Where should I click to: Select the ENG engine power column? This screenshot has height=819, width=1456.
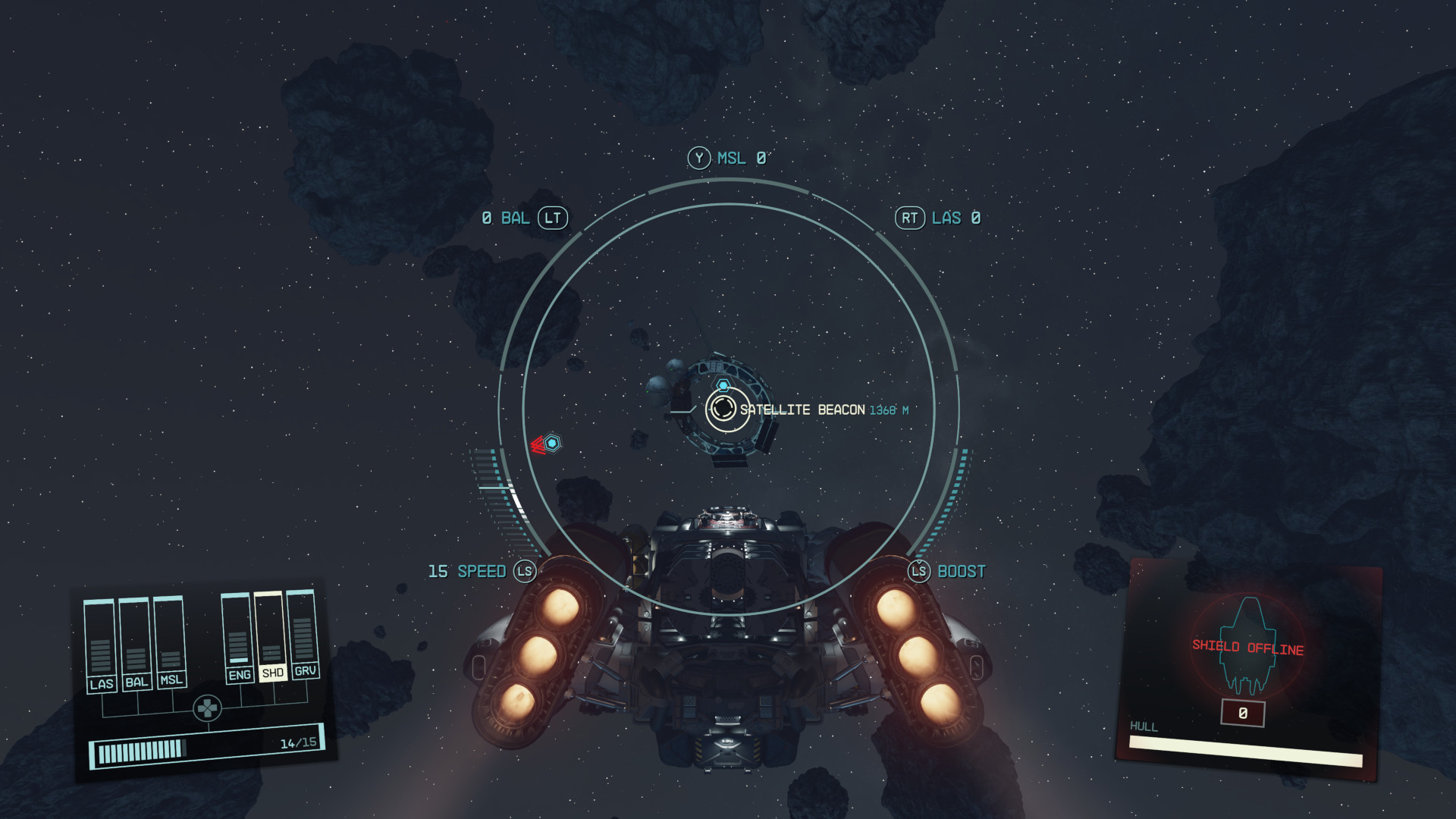(x=237, y=637)
